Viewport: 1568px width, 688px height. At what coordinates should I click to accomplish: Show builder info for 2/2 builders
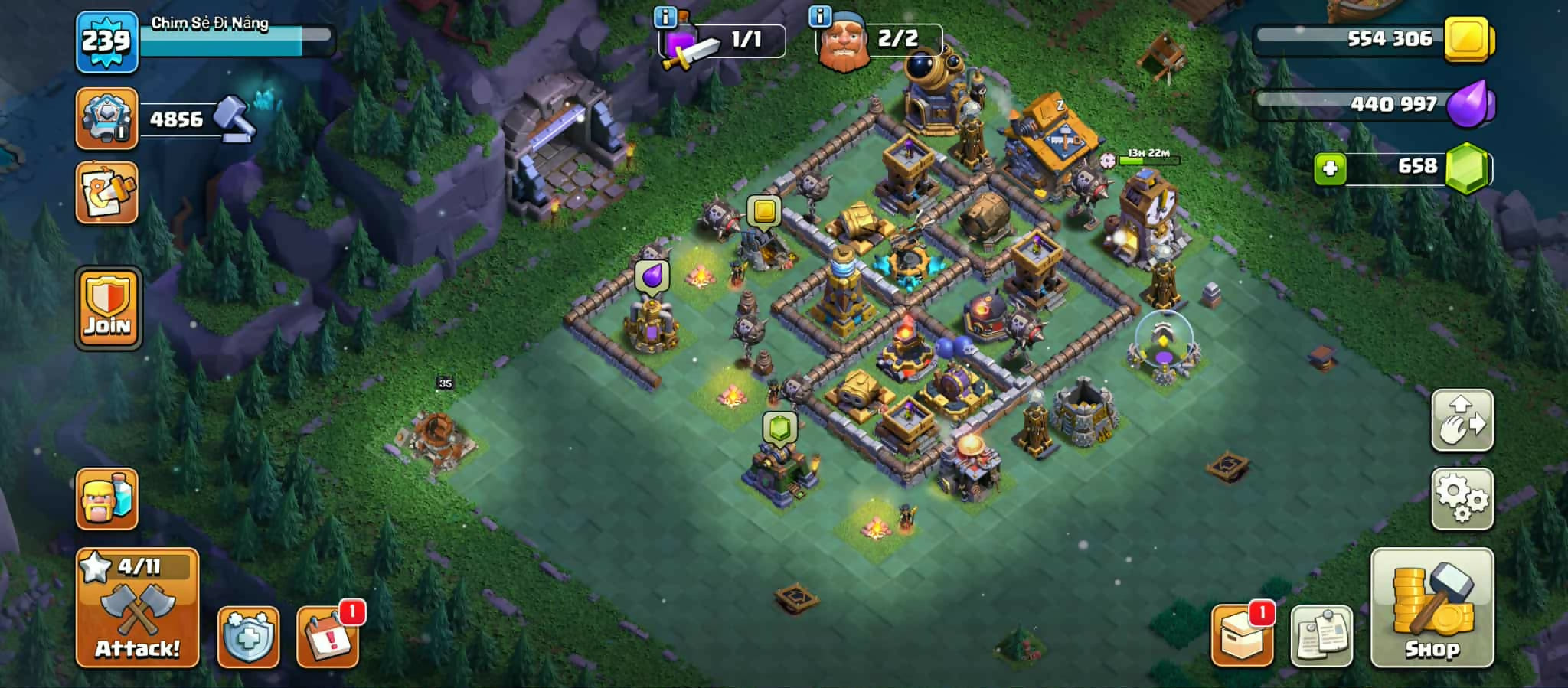tap(820, 15)
